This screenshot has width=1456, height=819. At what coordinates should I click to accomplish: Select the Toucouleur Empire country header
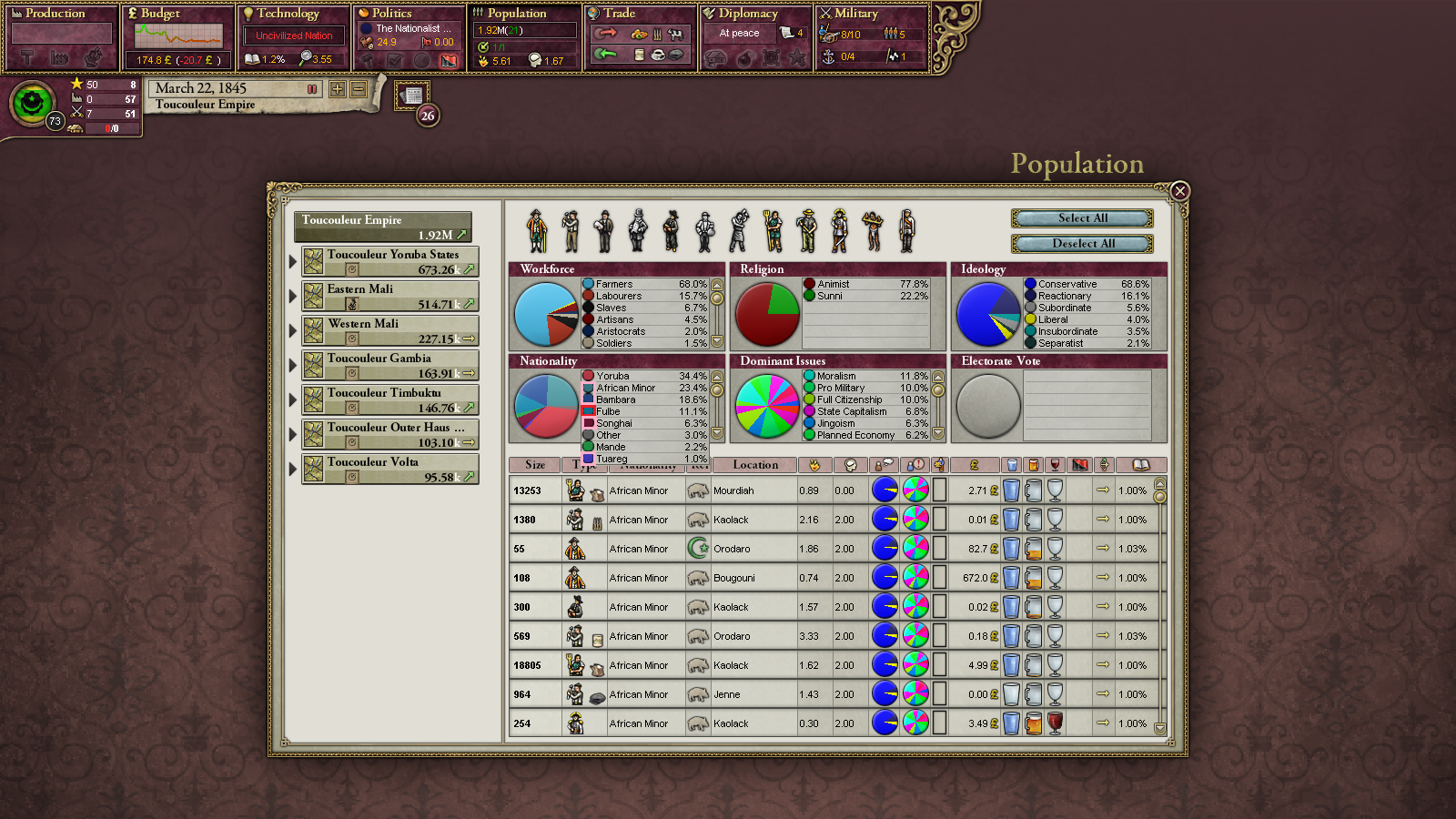[383, 227]
